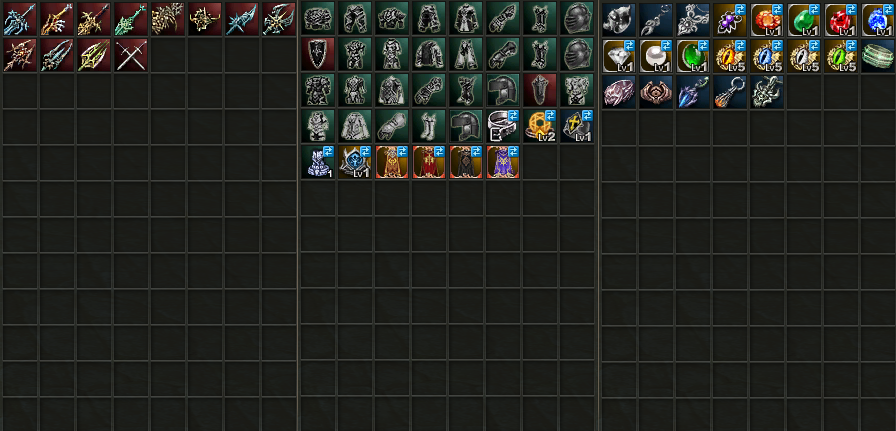Select the golden trident weapon
The image size is (896, 431).
pyautogui.click(x=94, y=56)
